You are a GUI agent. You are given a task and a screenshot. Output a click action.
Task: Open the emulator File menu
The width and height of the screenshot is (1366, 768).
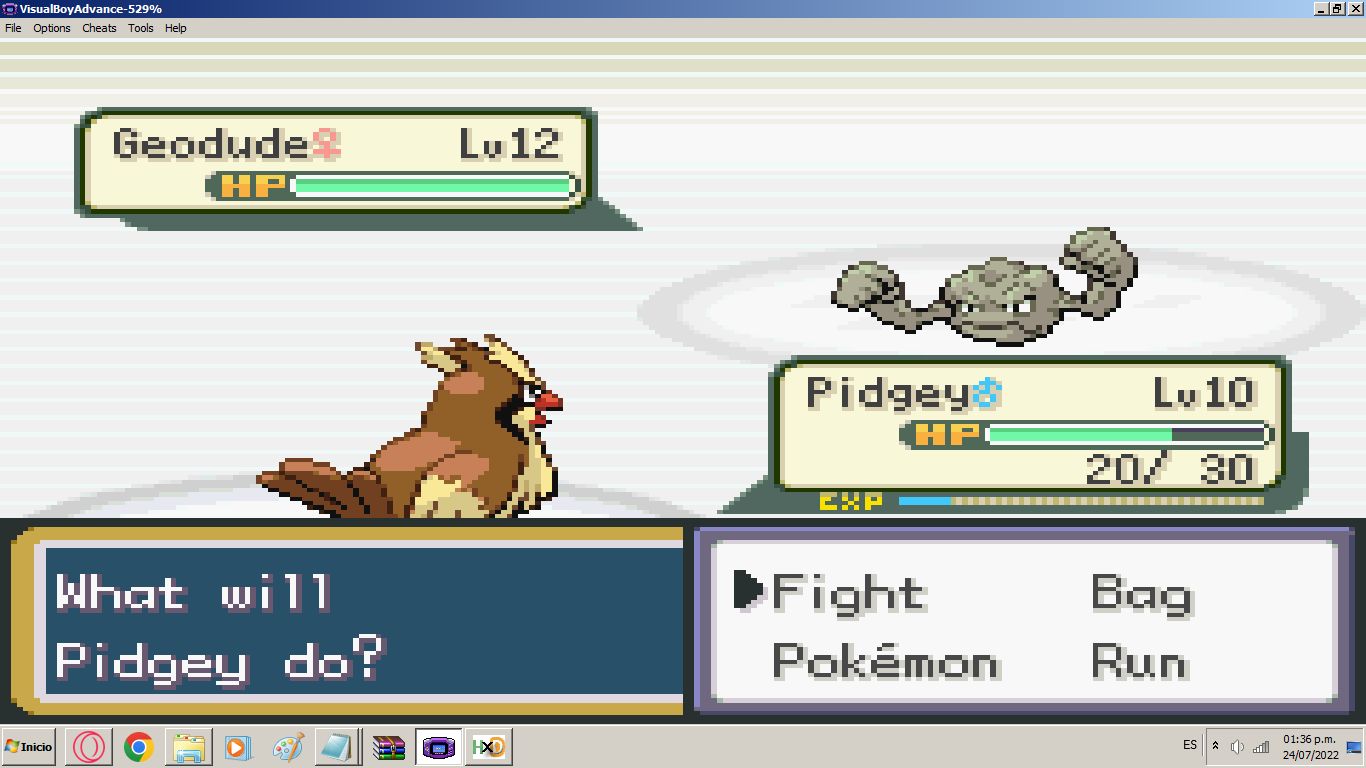click(13, 28)
